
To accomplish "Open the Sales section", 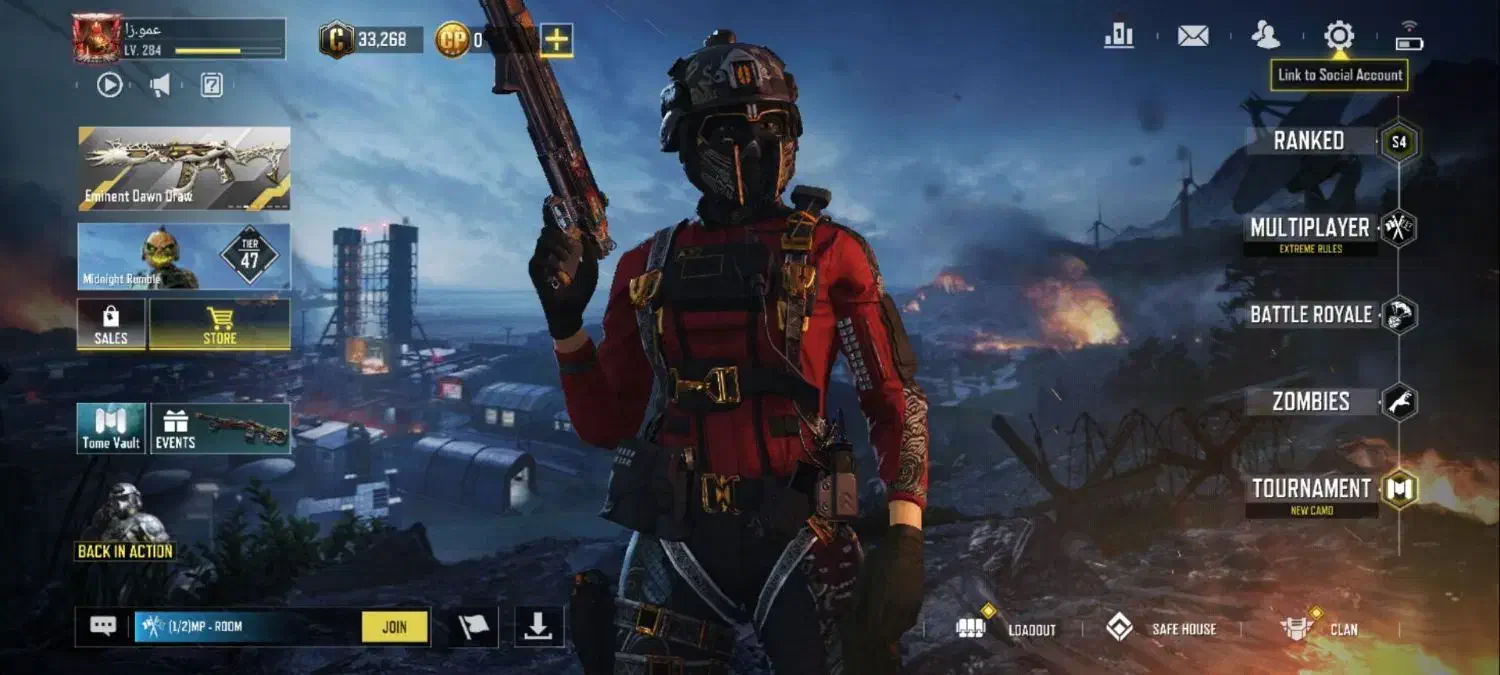I will pos(111,324).
